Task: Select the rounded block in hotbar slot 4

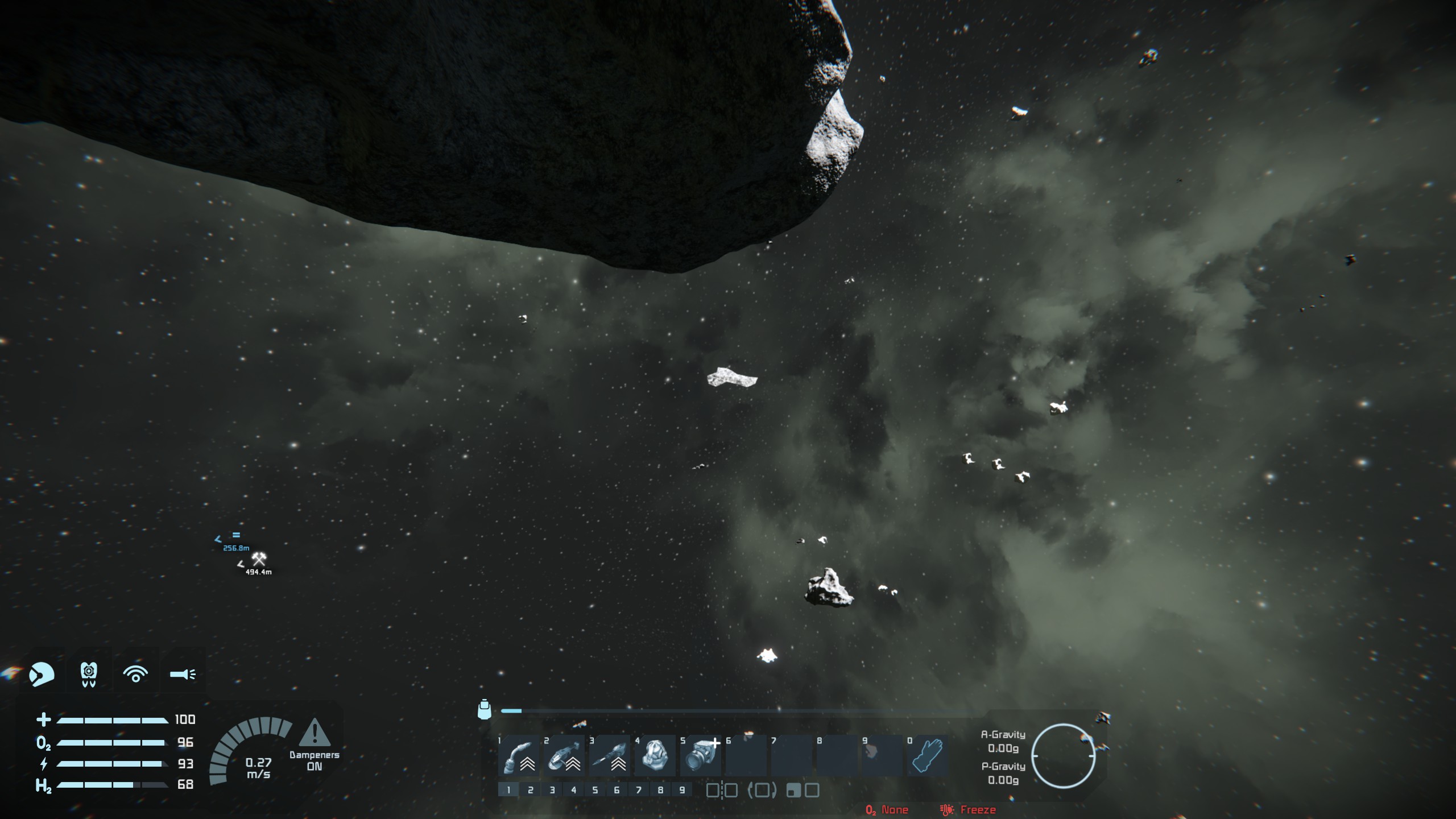Action: click(655, 756)
